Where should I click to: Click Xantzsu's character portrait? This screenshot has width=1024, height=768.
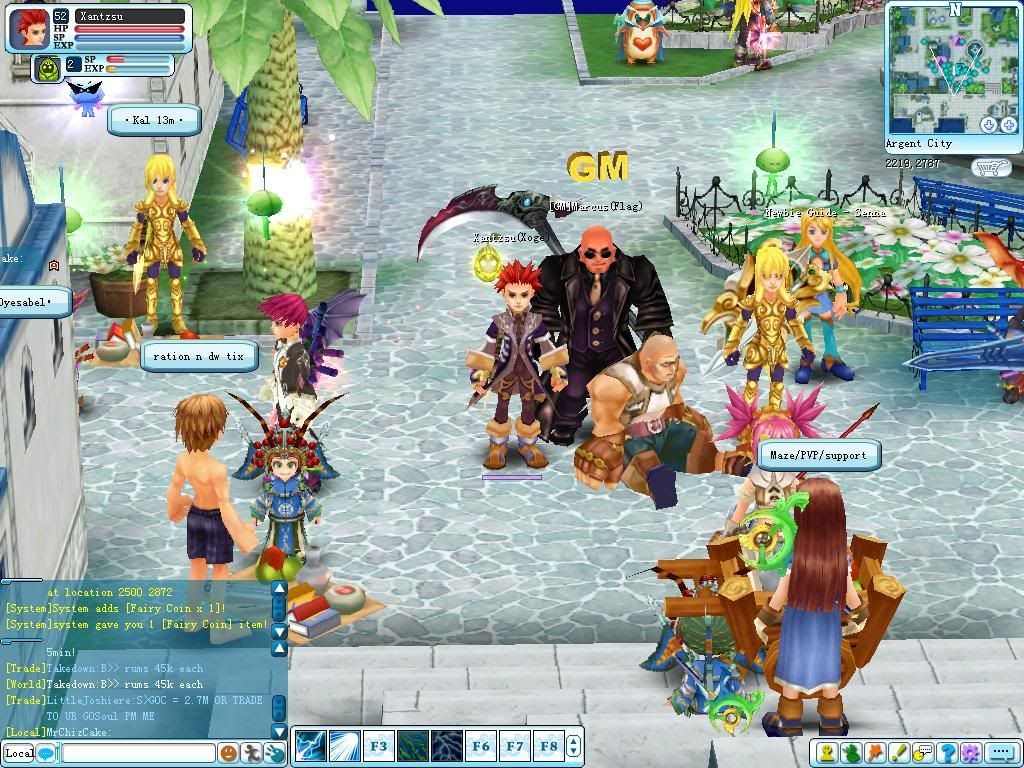29,27
